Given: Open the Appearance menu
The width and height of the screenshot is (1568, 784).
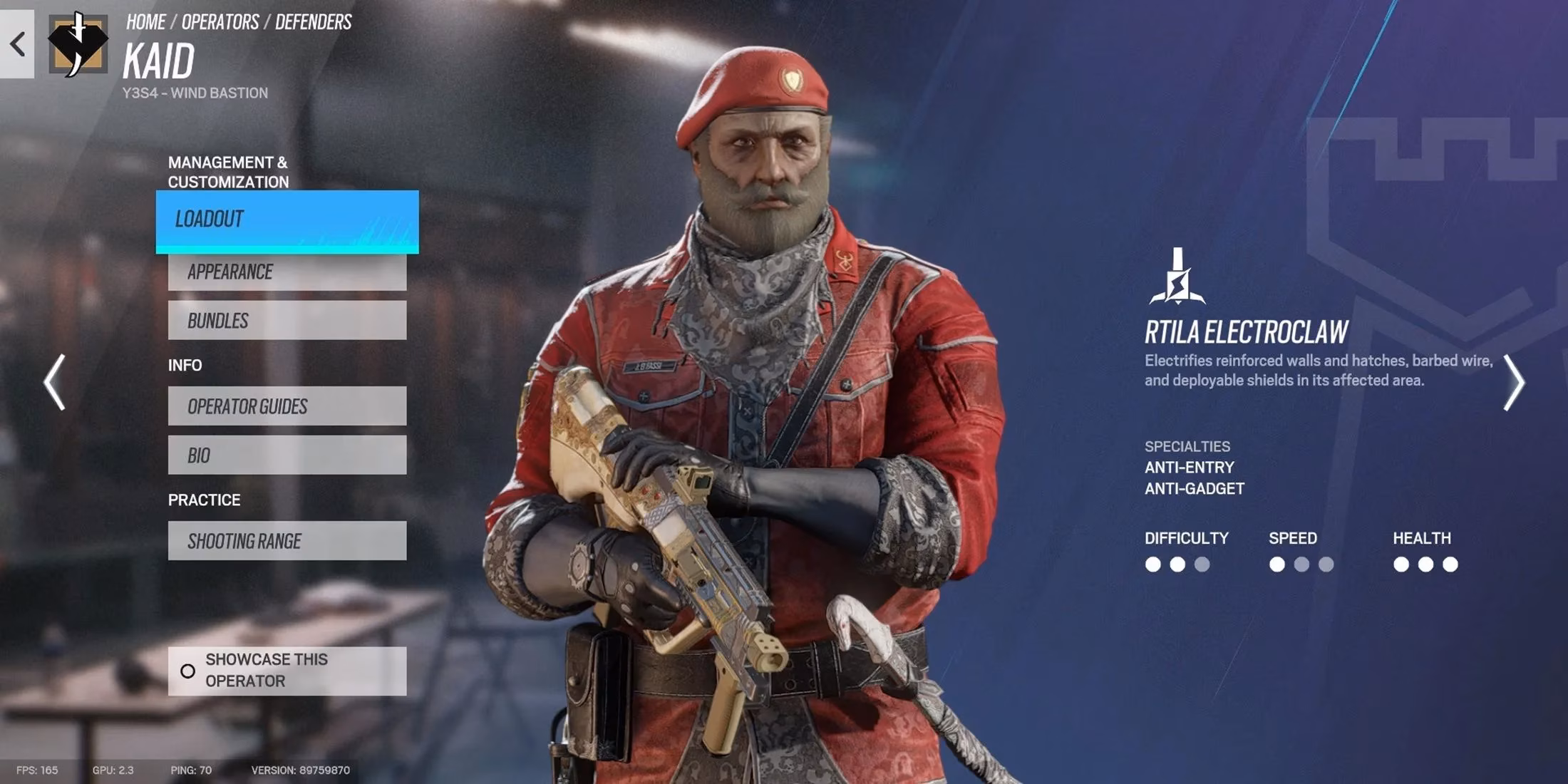Looking at the screenshot, I should (287, 272).
